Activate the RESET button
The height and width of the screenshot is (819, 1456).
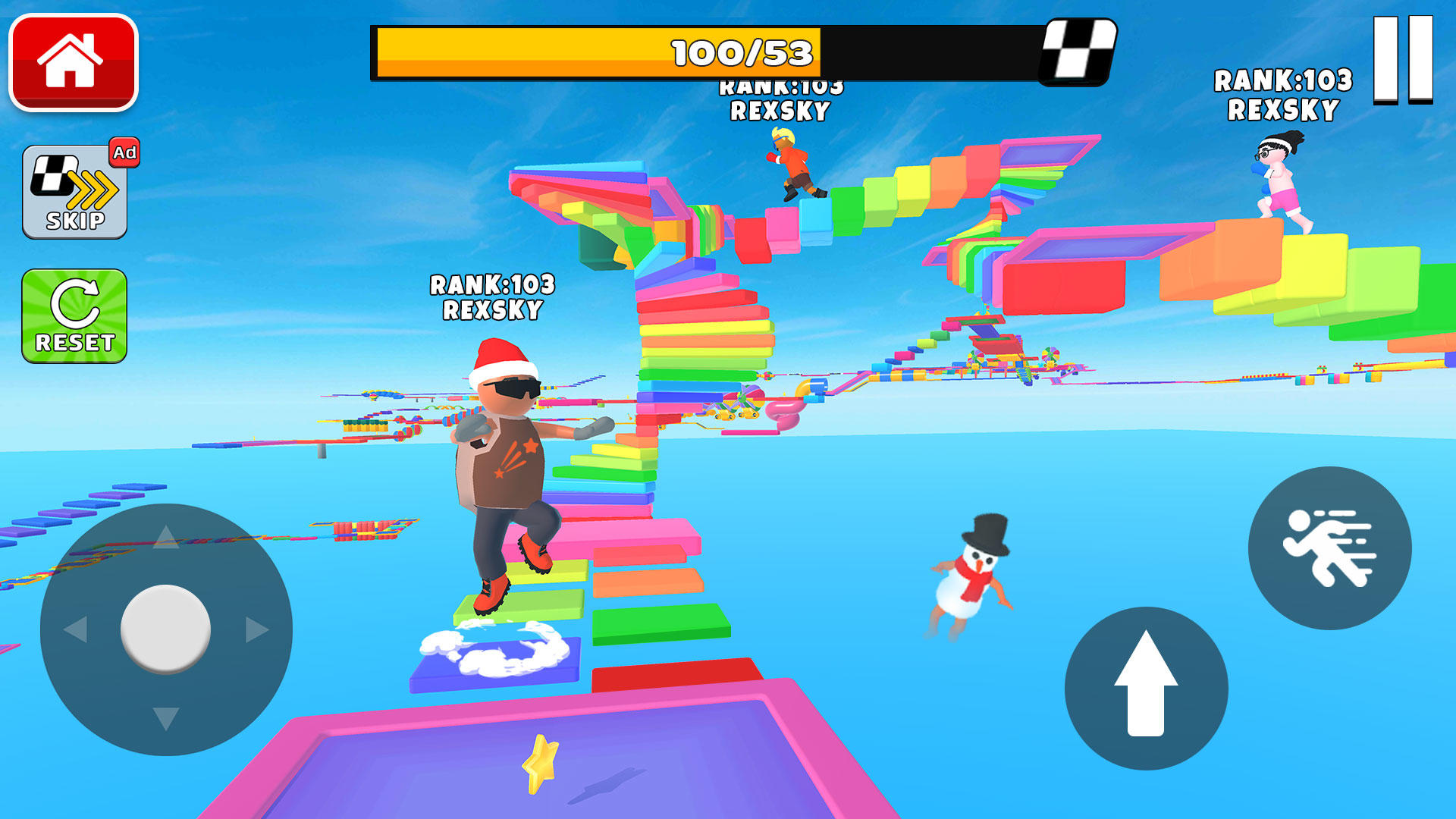(74, 315)
